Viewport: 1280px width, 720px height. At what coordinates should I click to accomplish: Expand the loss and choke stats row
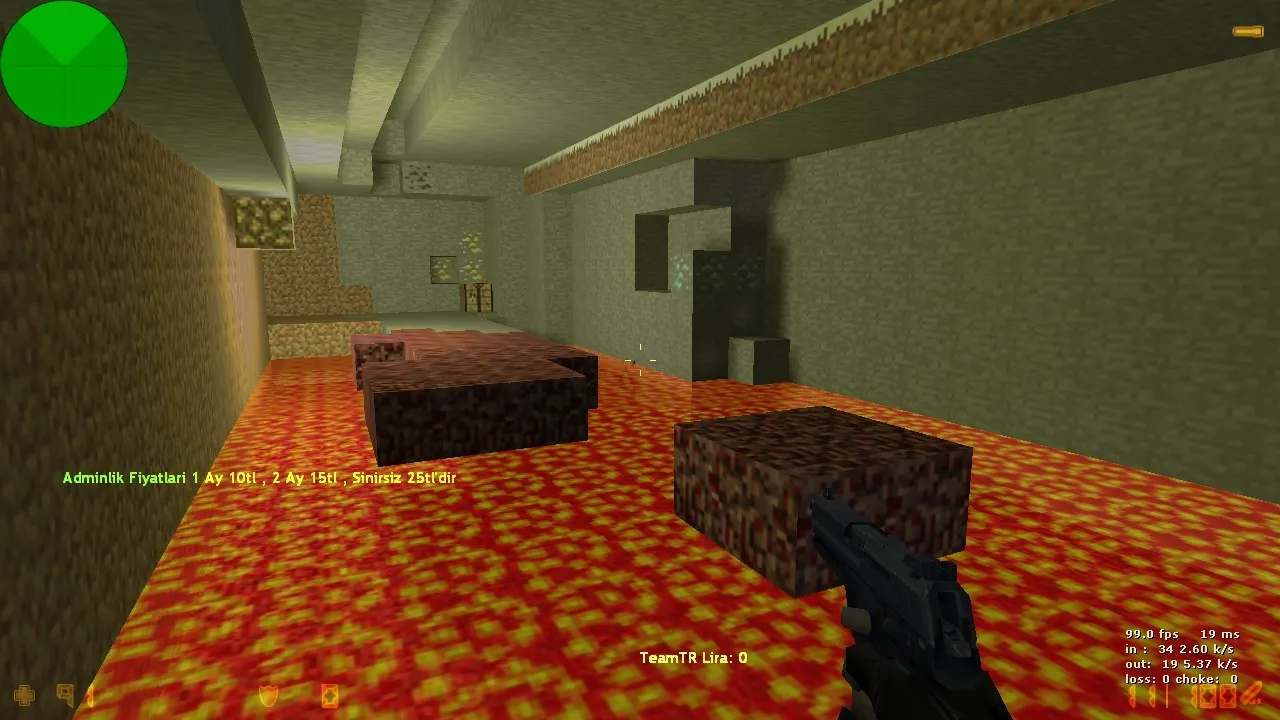[1180, 679]
